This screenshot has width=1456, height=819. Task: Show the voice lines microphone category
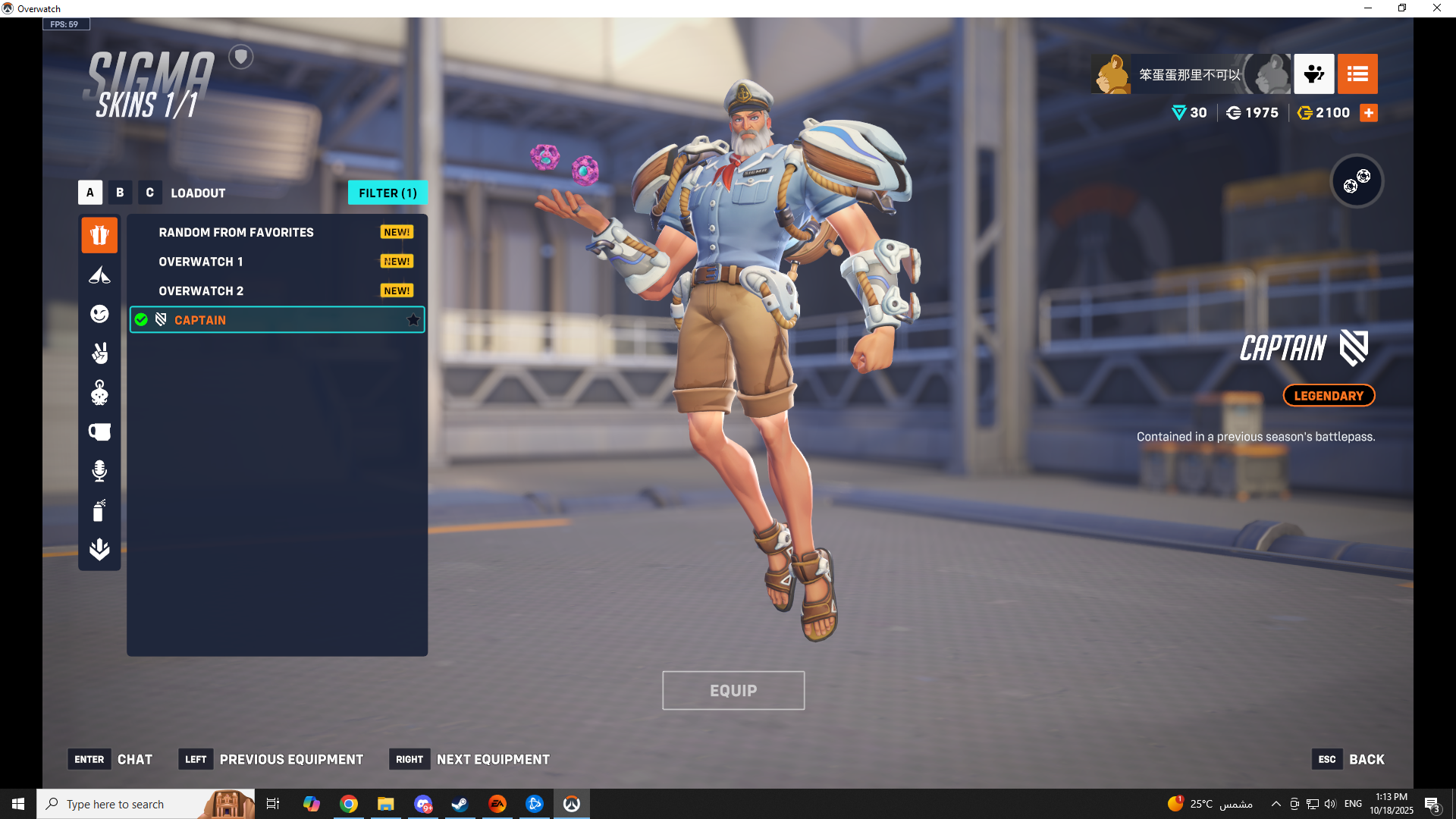coord(99,471)
